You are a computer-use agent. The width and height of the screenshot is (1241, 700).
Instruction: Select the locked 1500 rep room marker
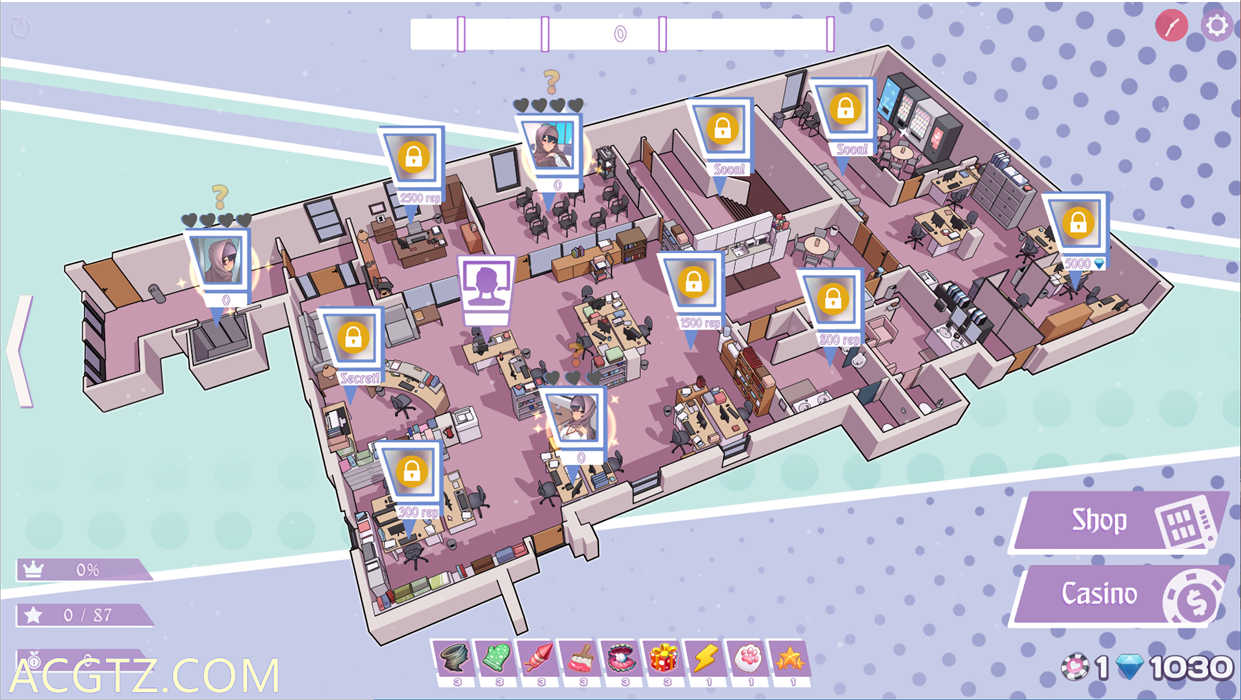point(692,283)
